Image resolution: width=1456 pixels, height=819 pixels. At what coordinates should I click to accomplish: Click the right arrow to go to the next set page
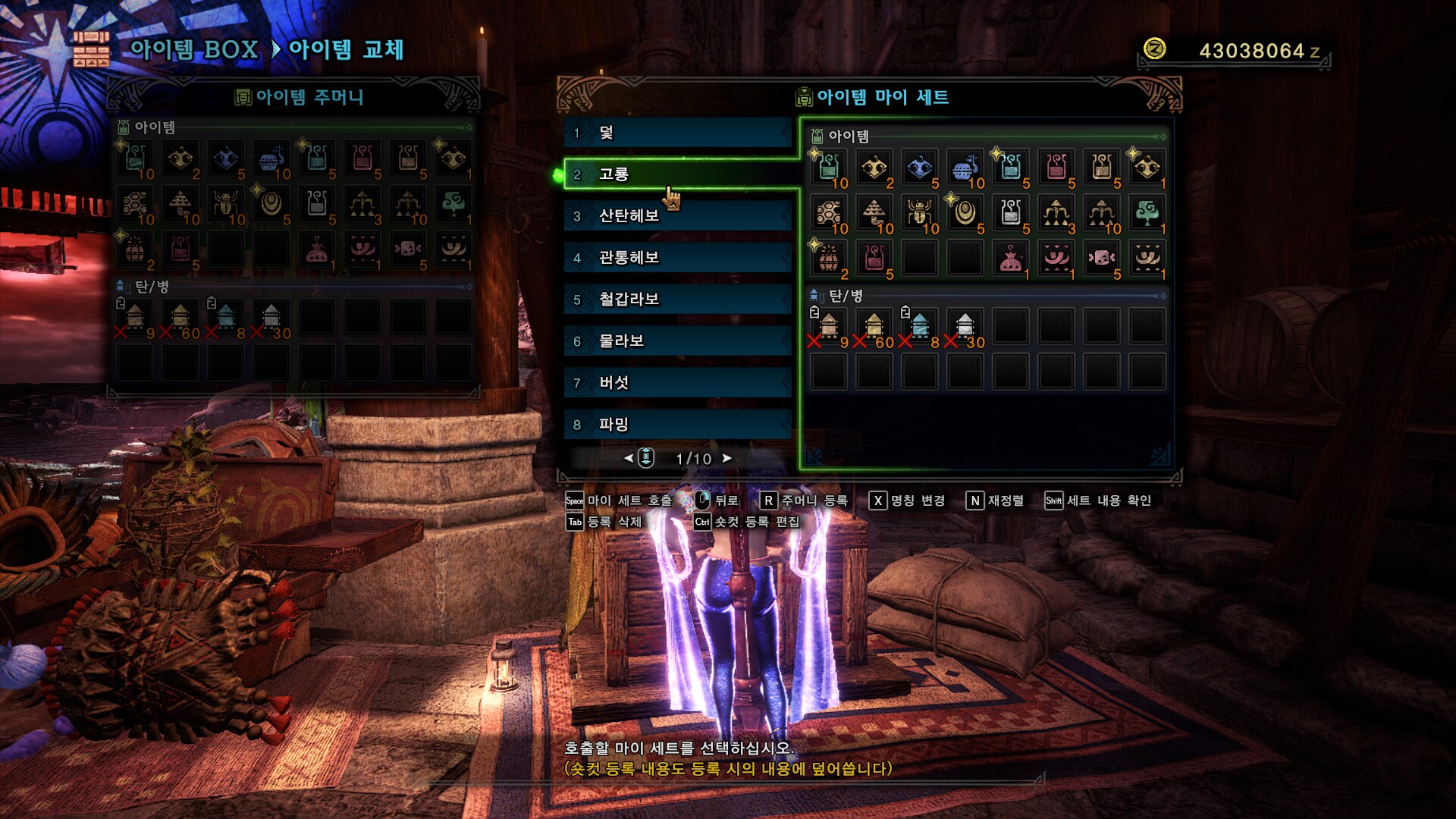[728, 458]
